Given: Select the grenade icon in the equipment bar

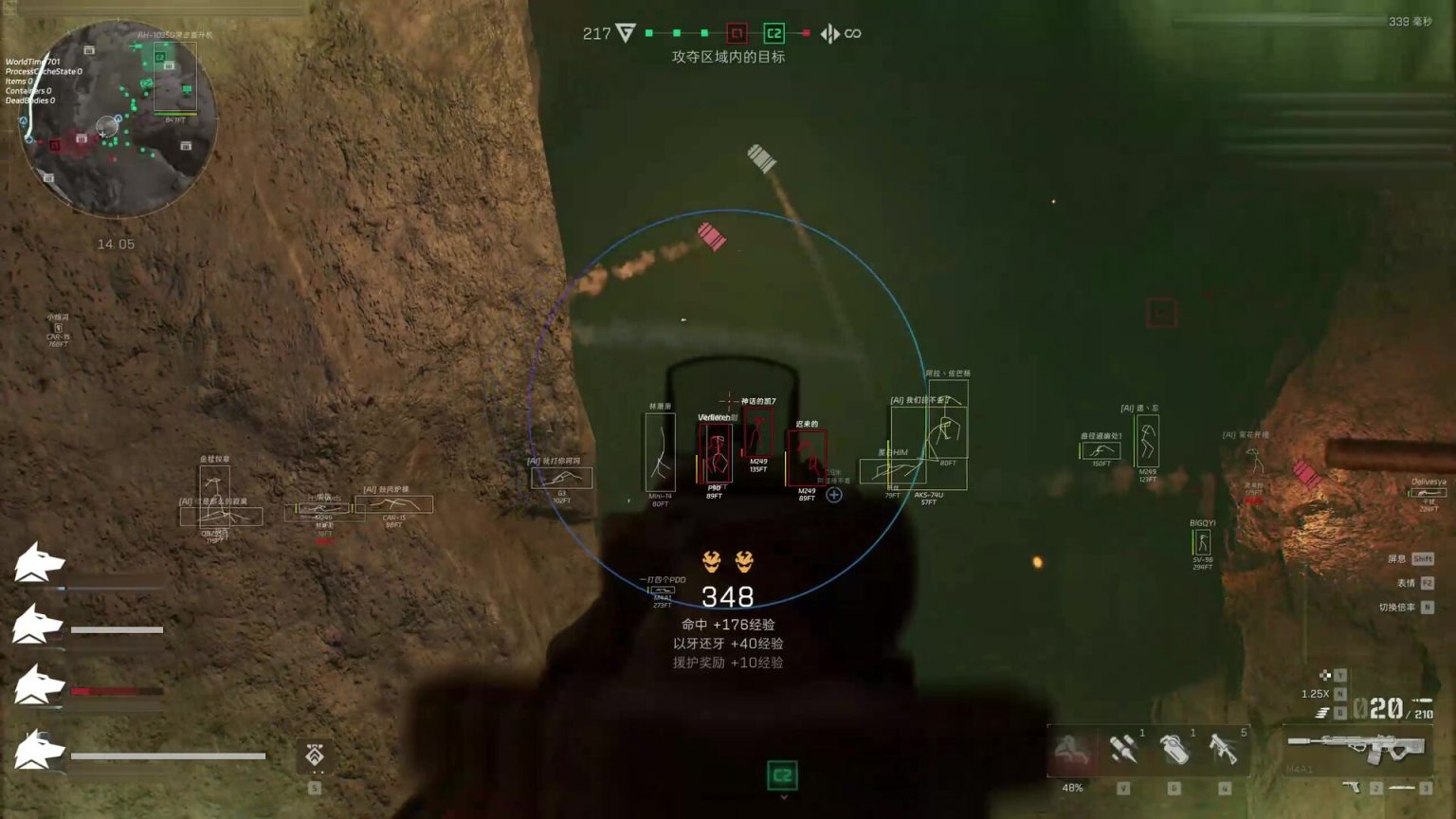Looking at the screenshot, I should [x=1177, y=749].
